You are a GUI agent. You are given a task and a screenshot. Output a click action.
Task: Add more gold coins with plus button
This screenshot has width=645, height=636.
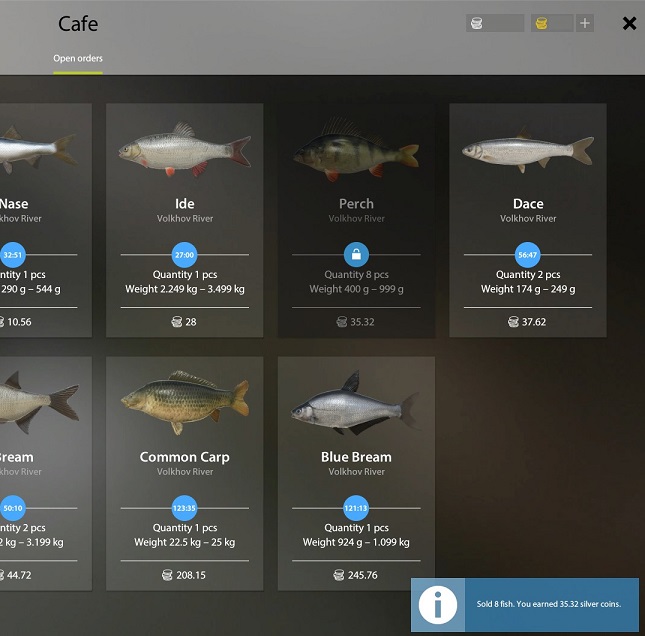point(585,23)
